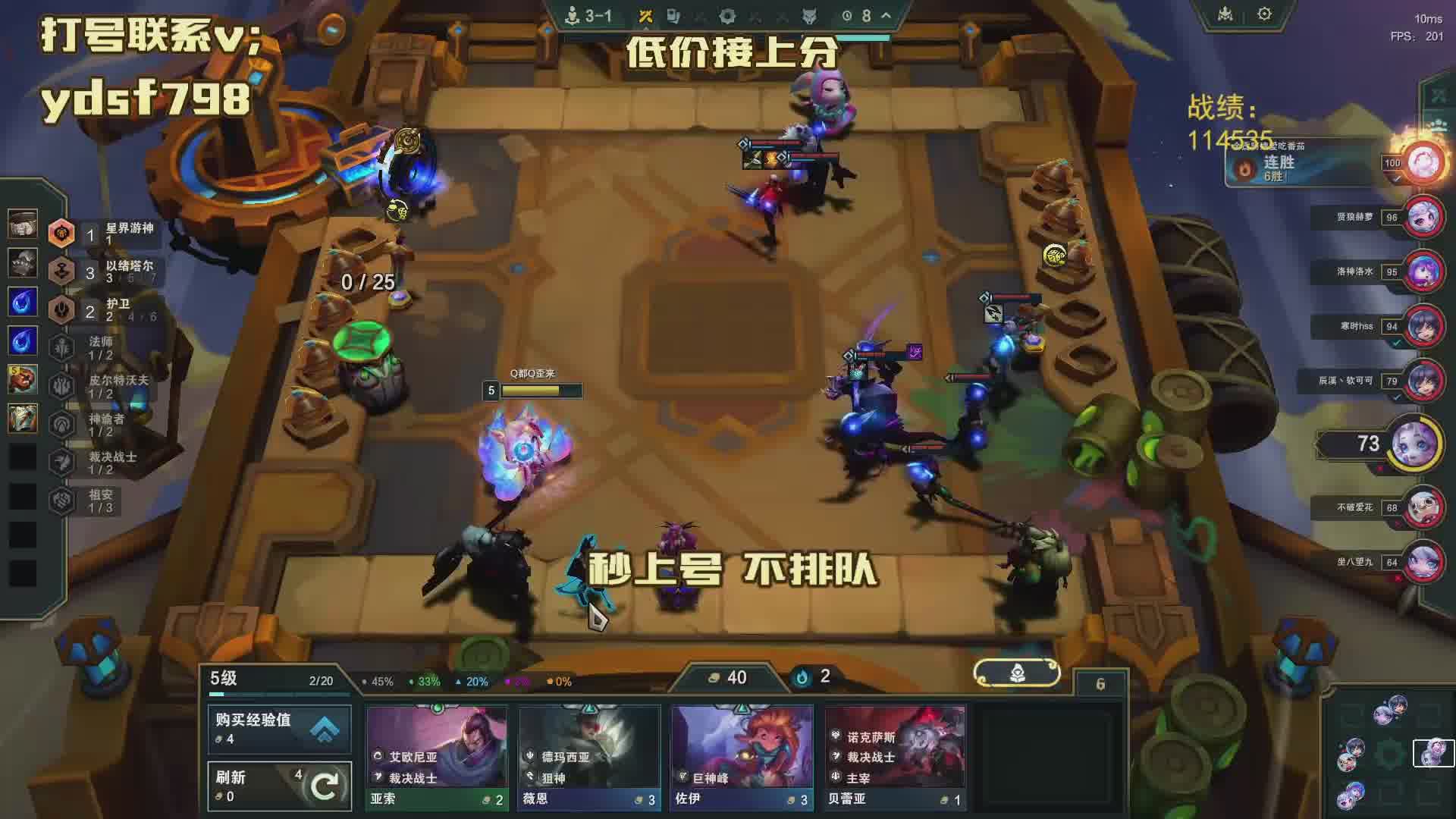This screenshot has width=1456, height=819.
Task: View player 贤狼赫萝's board
Action: (1423, 218)
